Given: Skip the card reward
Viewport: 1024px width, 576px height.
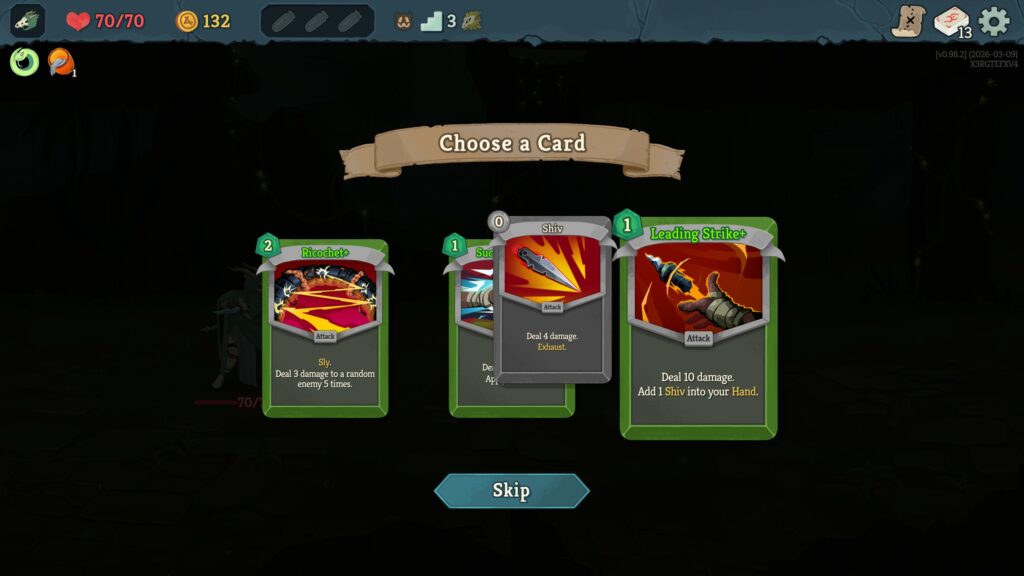Looking at the screenshot, I should 511,490.
